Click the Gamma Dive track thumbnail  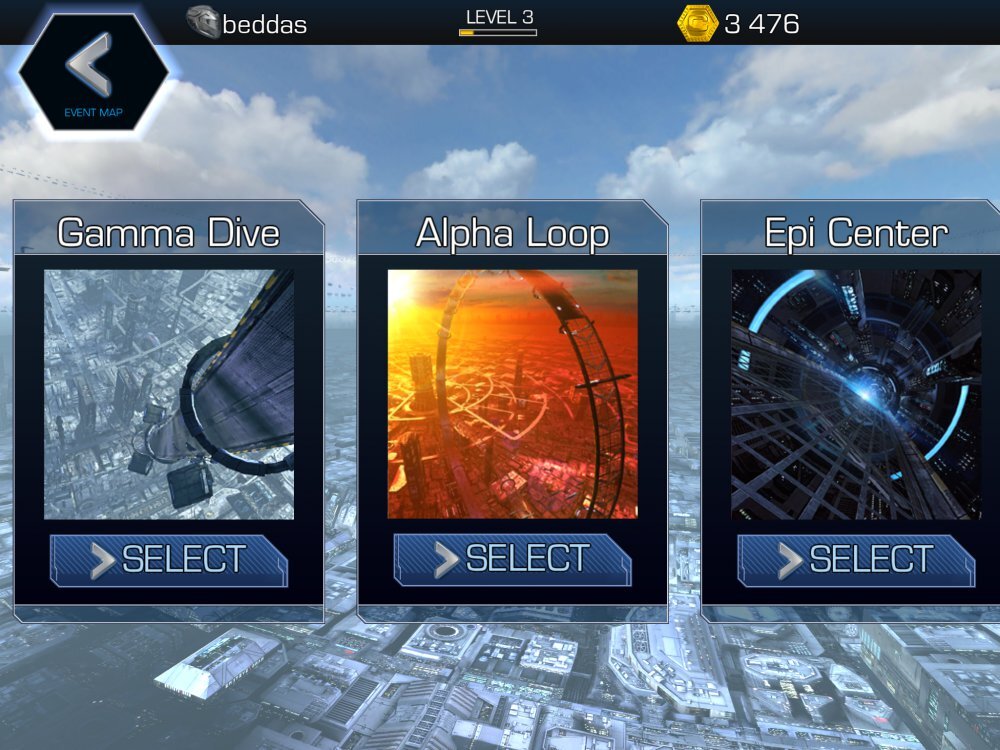169,394
